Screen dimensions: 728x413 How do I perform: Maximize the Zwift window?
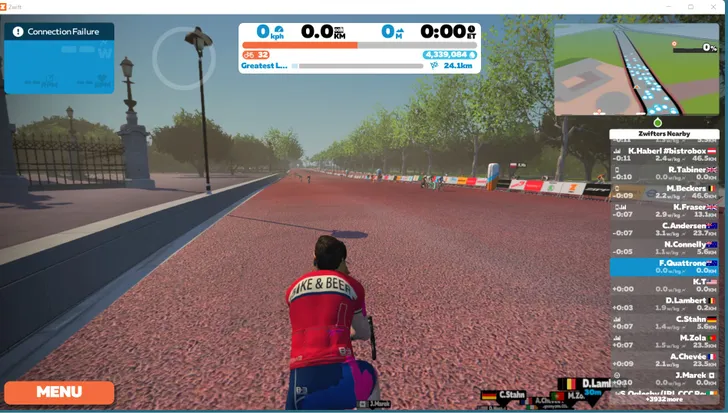click(x=691, y=6)
